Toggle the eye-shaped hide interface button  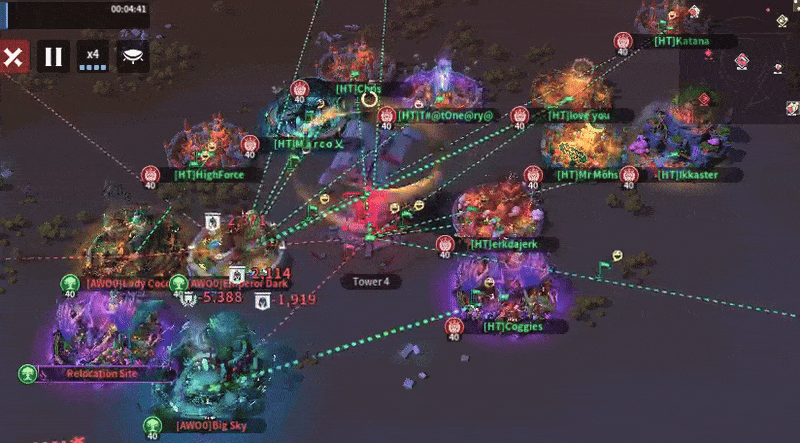pyautogui.click(x=132, y=57)
